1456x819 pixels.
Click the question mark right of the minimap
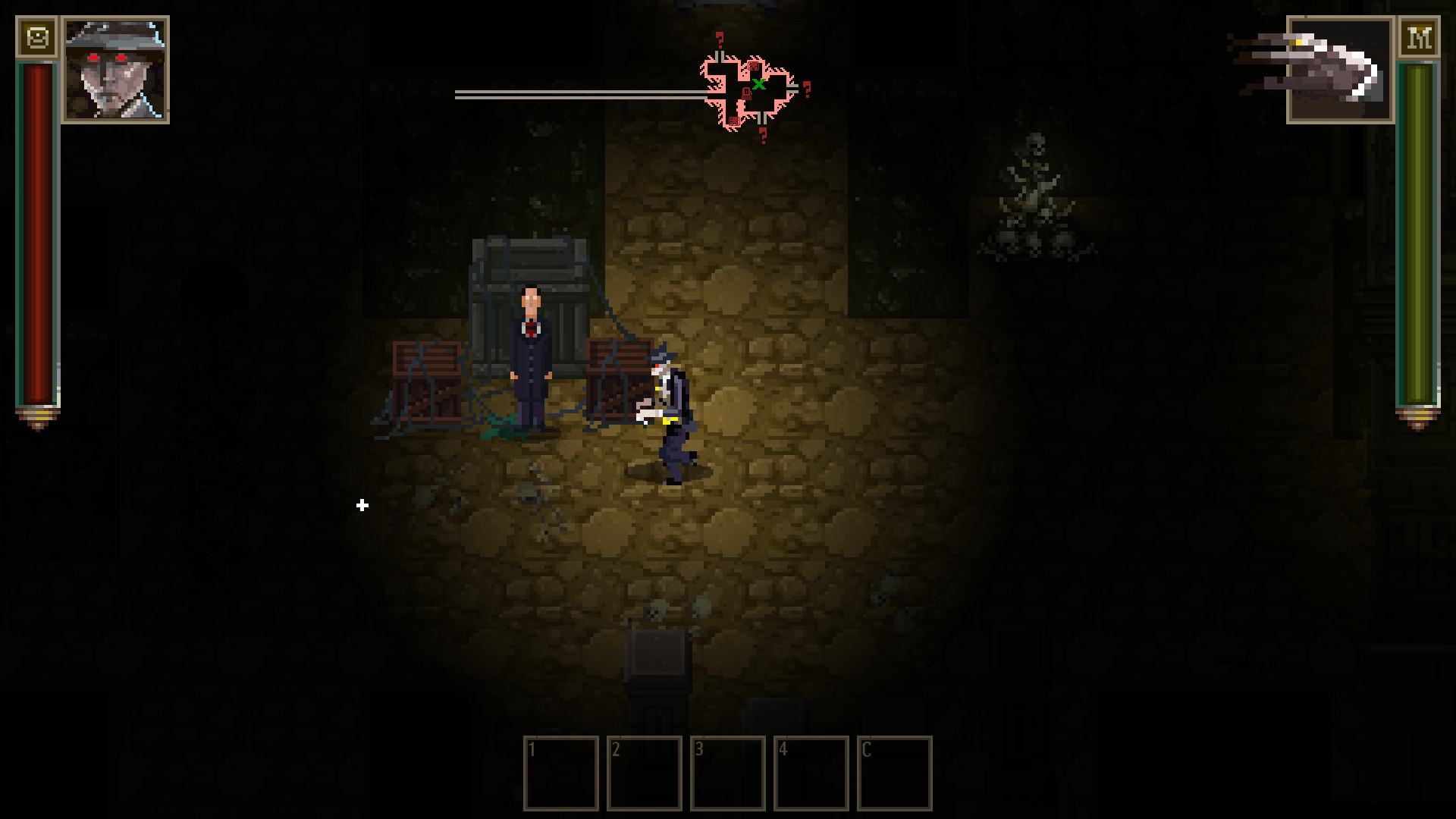(x=807, y=89)
